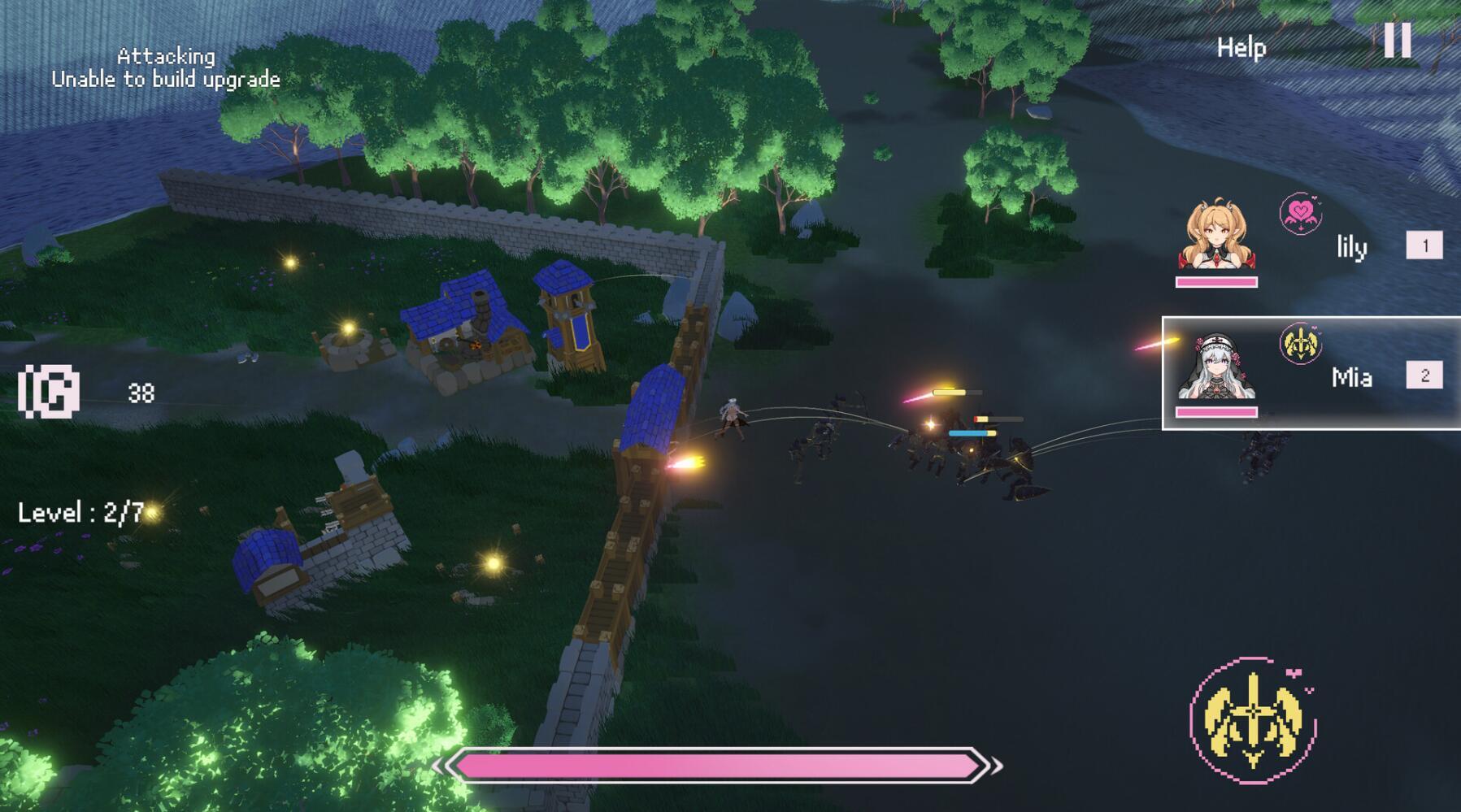Open the Help menu
The height and width of the screenshot is (812, 1461).
1240,46
